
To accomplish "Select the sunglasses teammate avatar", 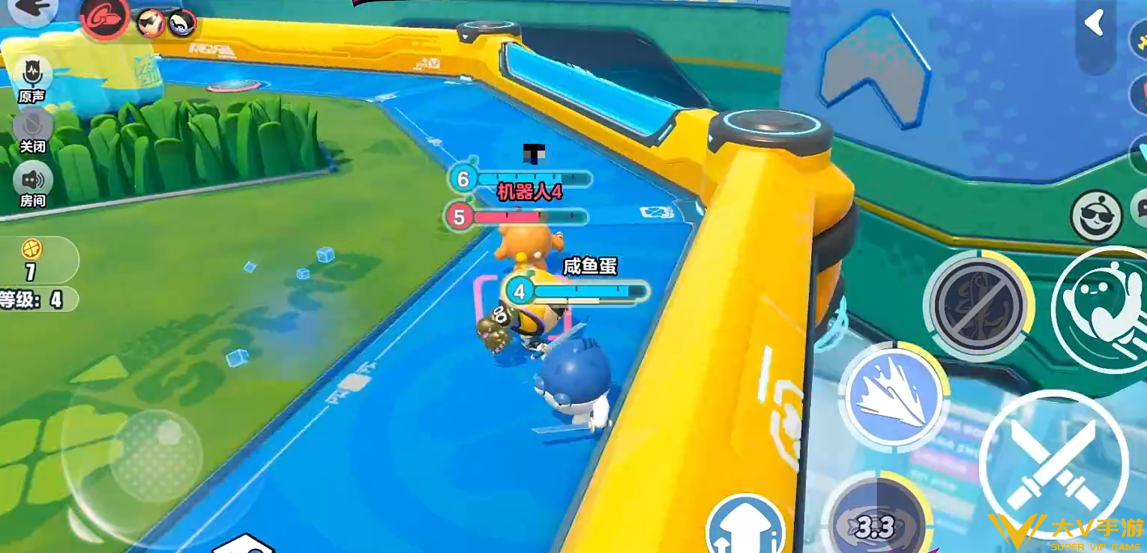I will [151, 21].
